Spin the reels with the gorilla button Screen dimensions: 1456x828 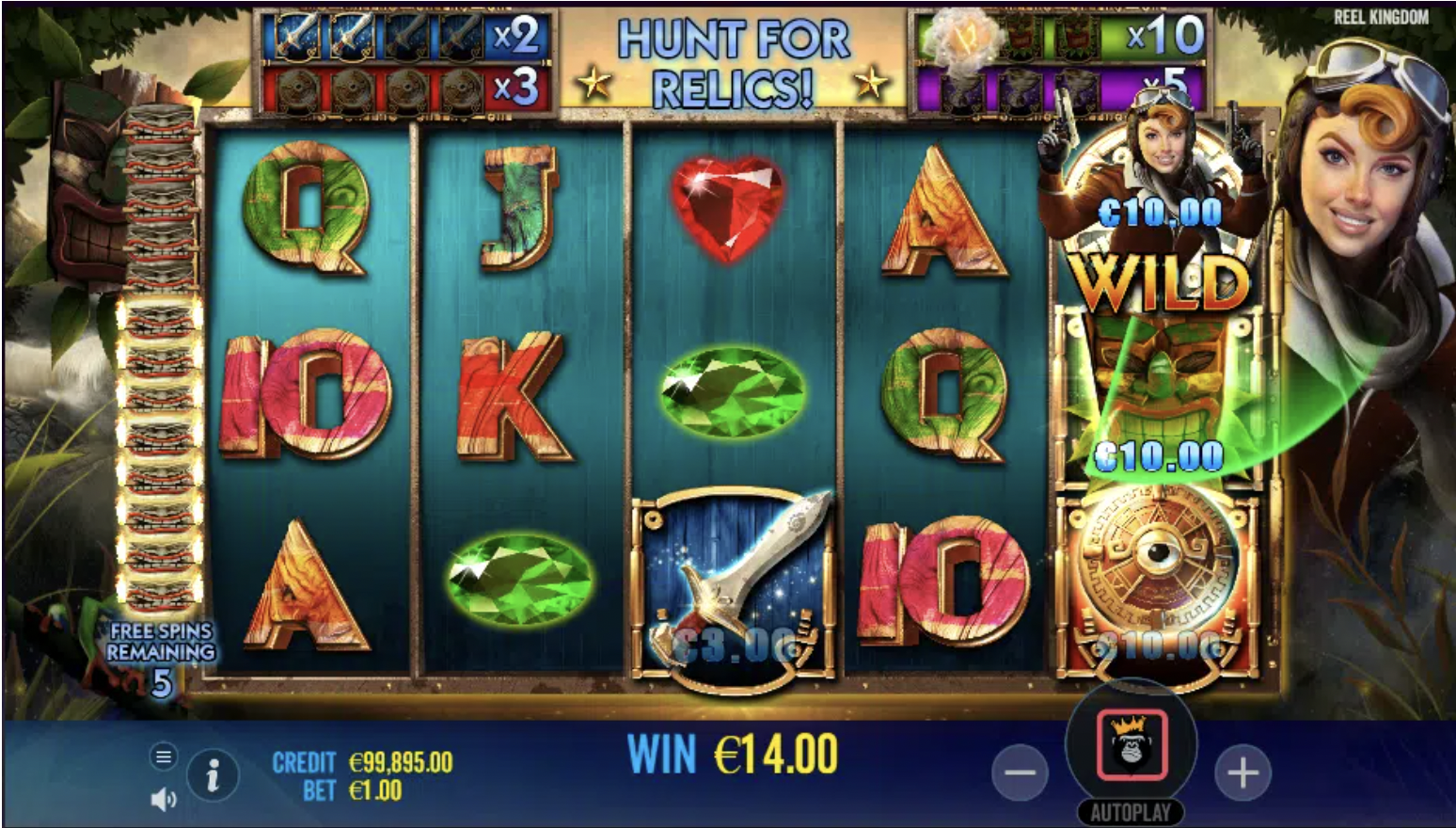click(x=1131, y=745)
